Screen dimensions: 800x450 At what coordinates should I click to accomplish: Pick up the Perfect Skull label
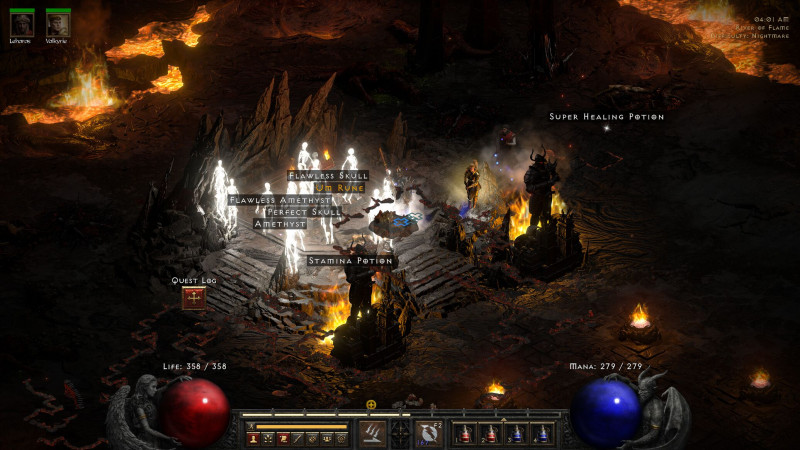pos(304,212)
